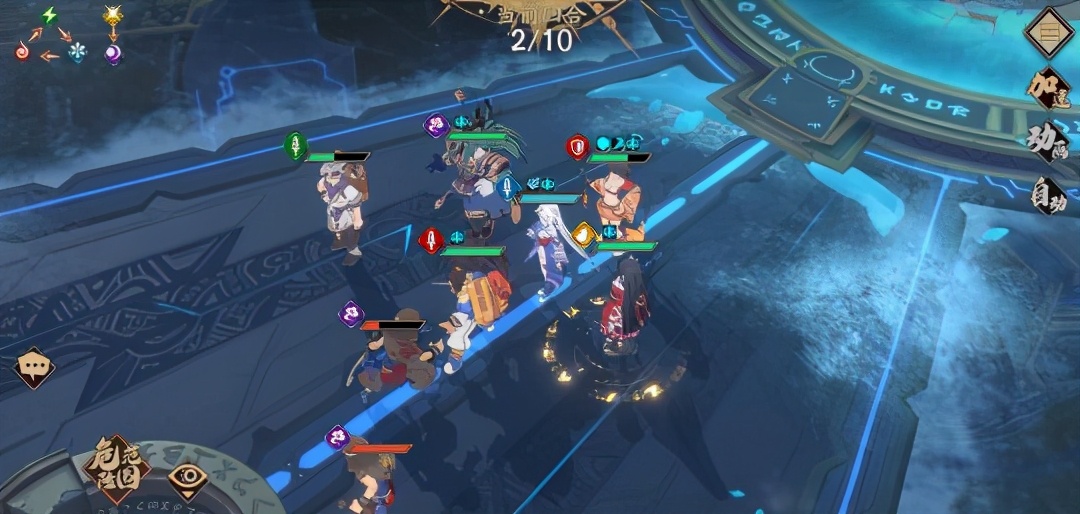Open chat with the speech bubble icon
Image resolution: width=1080 pixels, height=514 pixels.
pyautogui.click(x=34, y=367)
